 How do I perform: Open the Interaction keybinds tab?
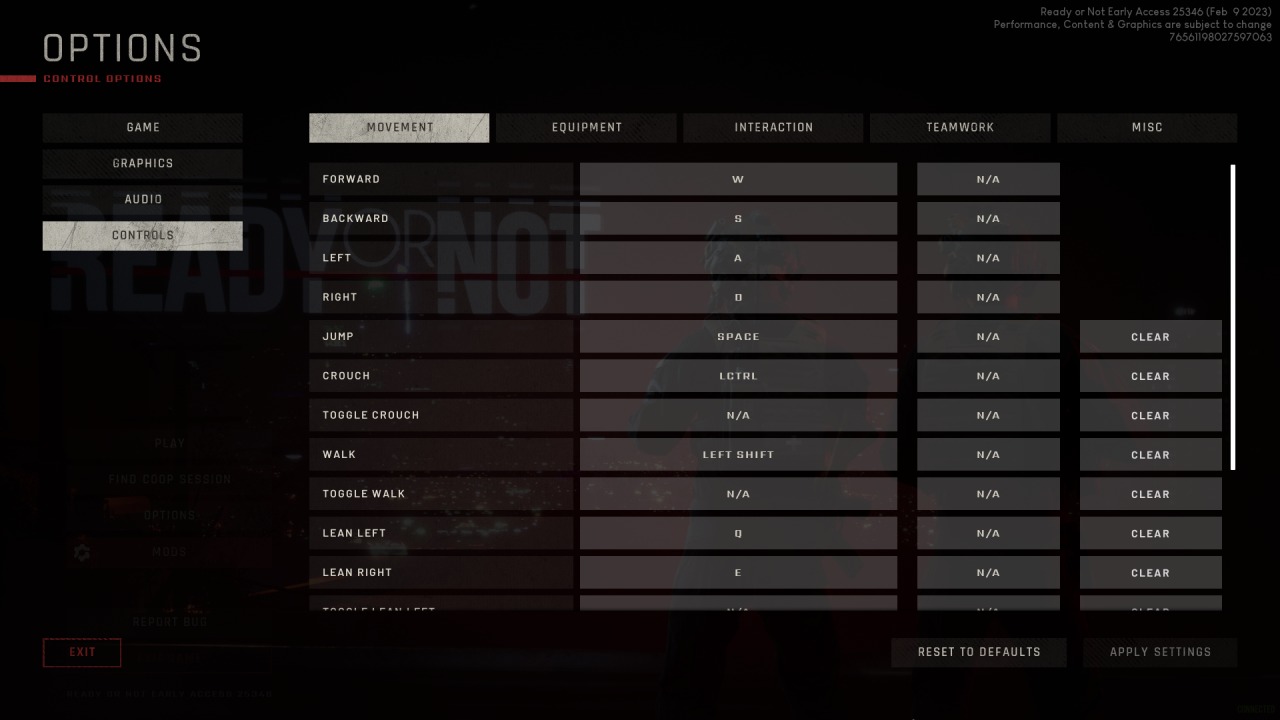point(773,127)
